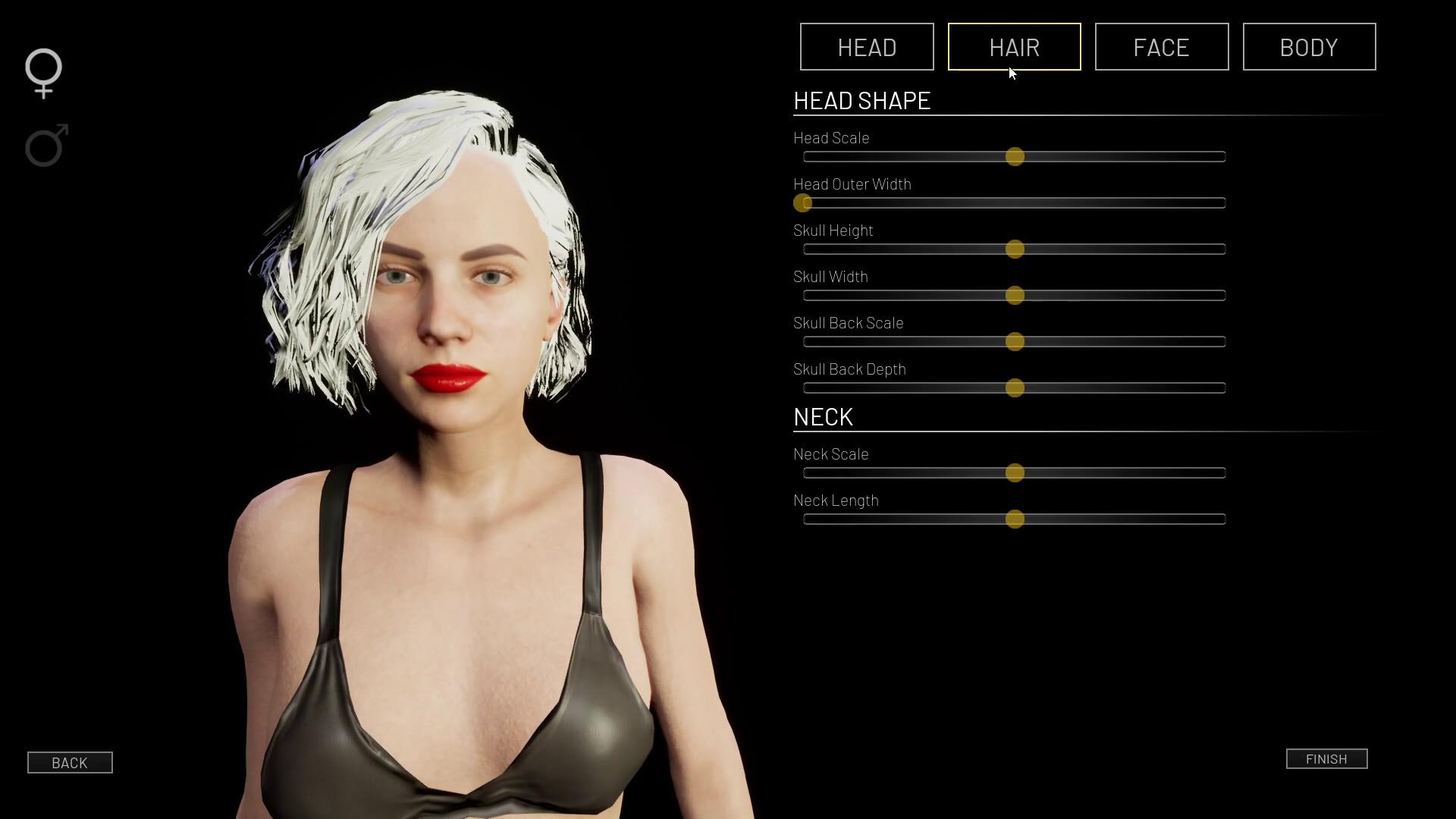Image resolution: width=1456 pixels, height=819 pixels.
Task: Click the Head Scale slider handle
Action: click(1015, 157)
